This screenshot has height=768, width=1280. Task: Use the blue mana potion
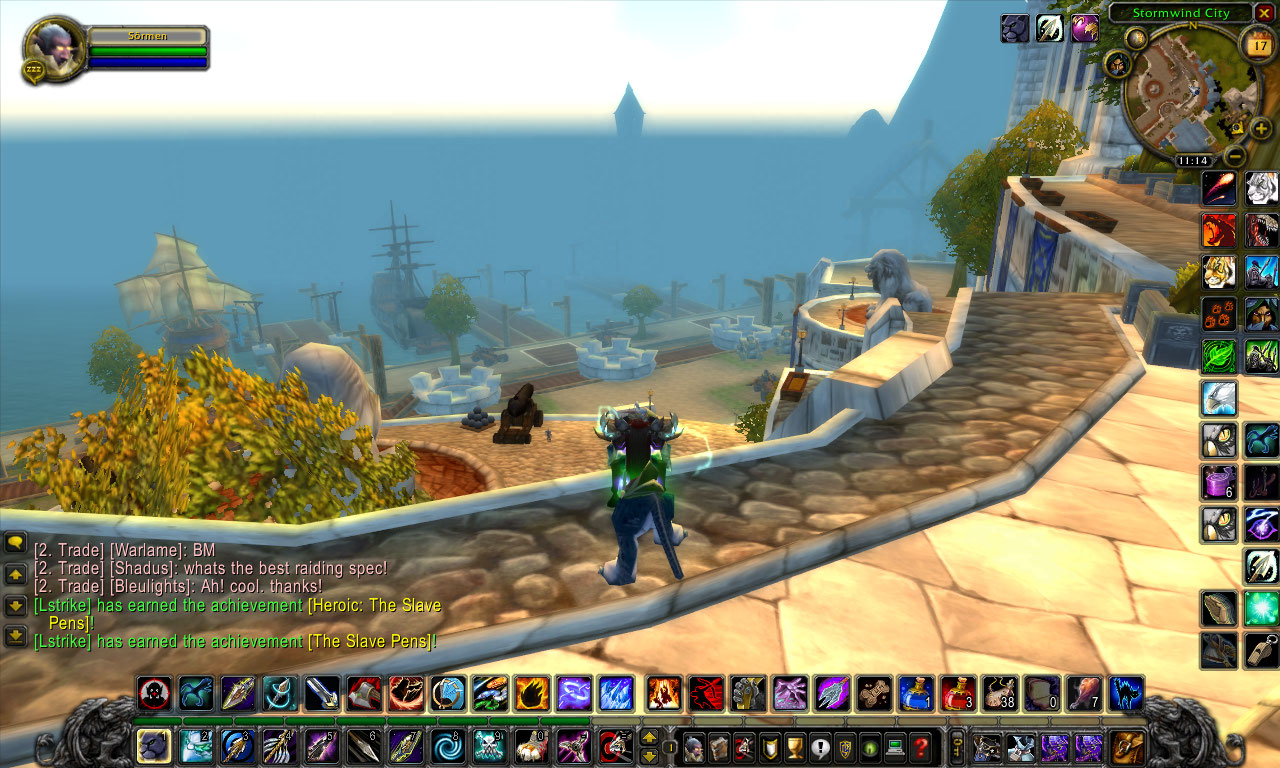(916, 693)
